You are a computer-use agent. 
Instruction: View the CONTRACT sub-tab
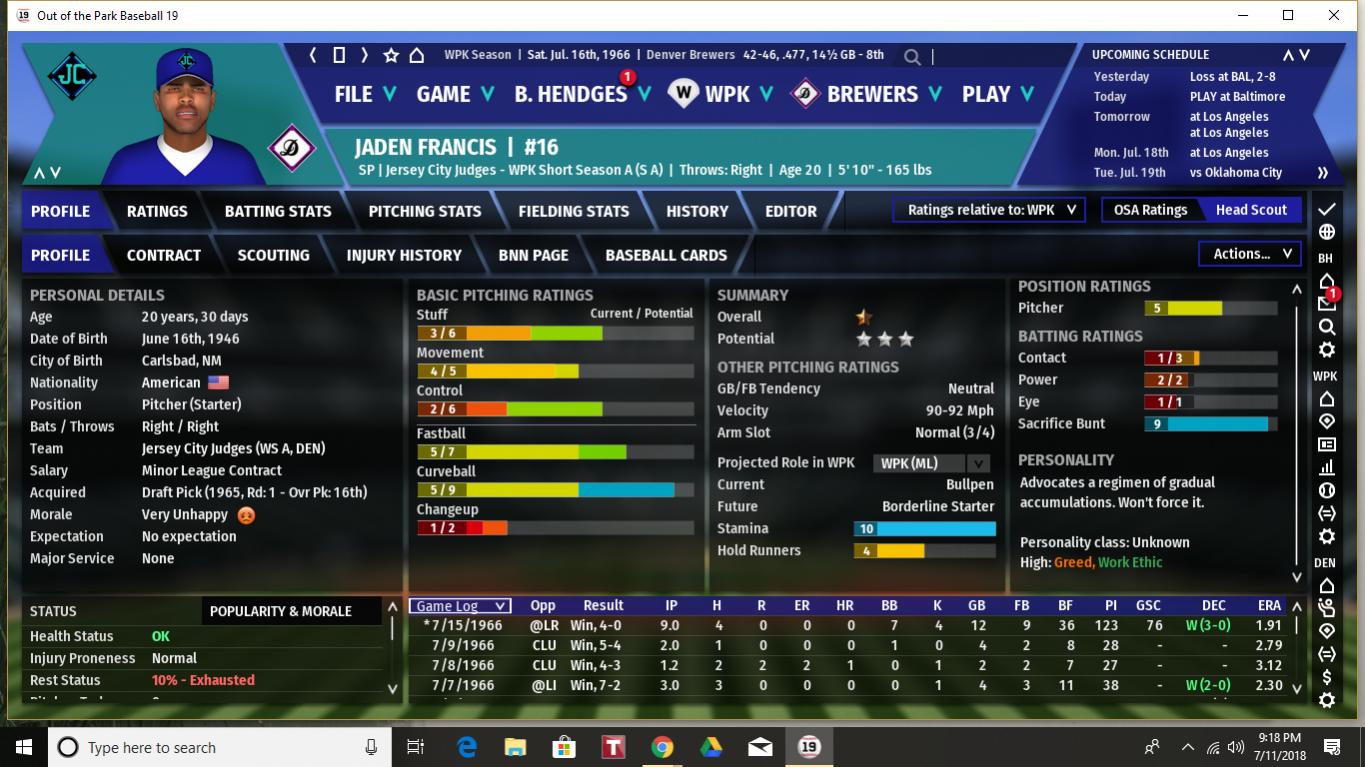point(164,255)
